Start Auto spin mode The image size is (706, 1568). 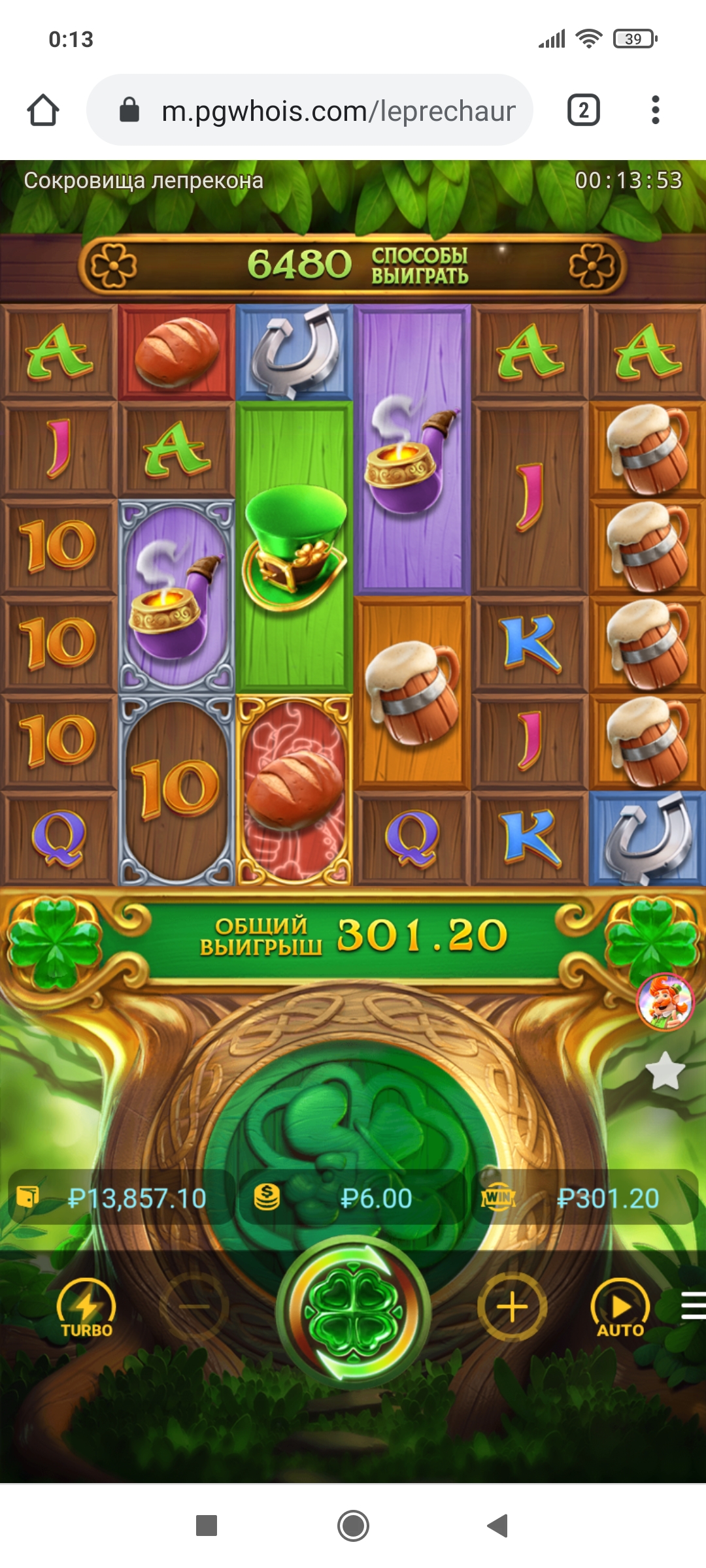620,1309
